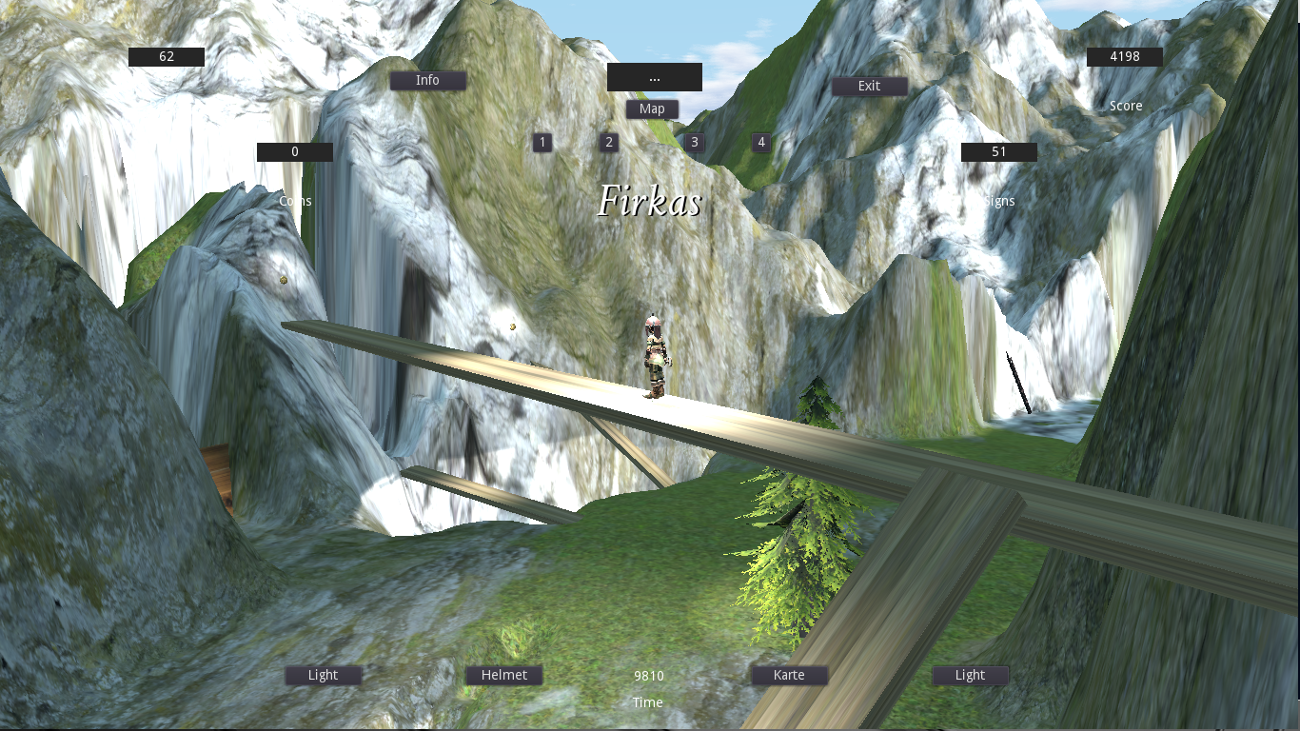The width and height of the screenshot is (1300, 731).
Task: Click the Coins counter showing 0
Action: 295,151
